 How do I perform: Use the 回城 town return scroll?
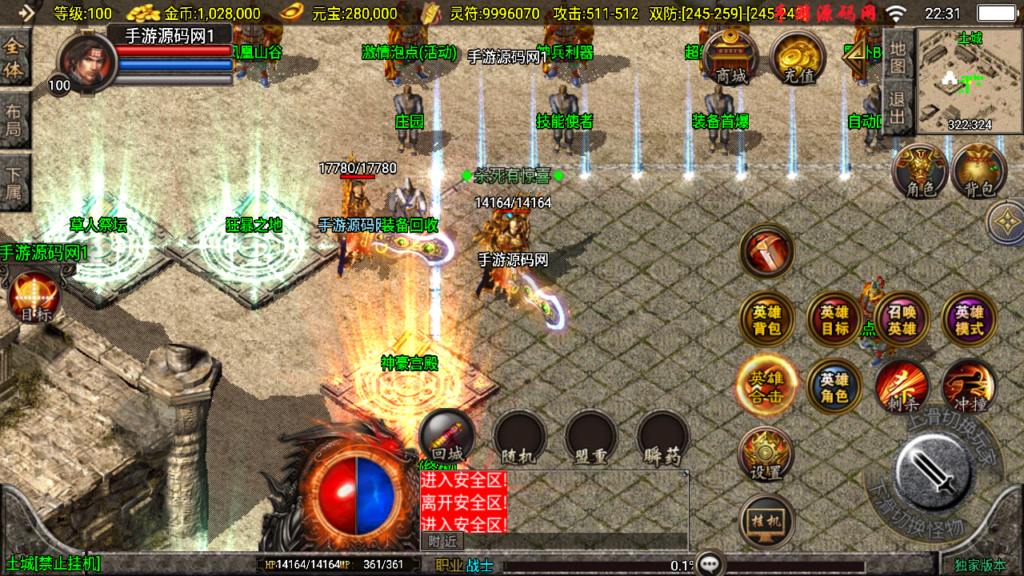pyautogui.click(x=446, y=437)
